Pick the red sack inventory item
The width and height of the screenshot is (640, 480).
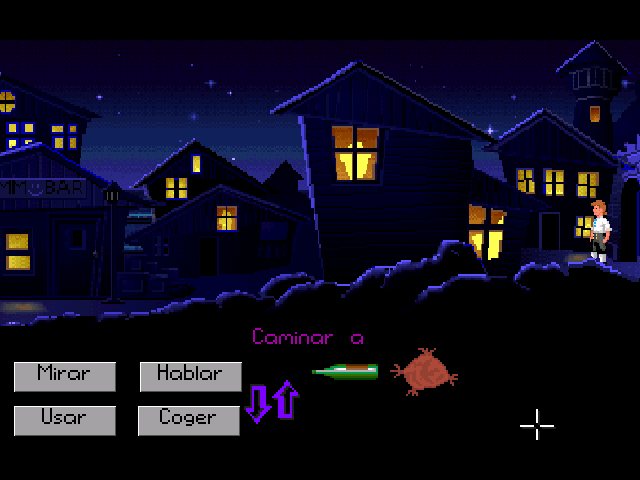tap(424, 371)
